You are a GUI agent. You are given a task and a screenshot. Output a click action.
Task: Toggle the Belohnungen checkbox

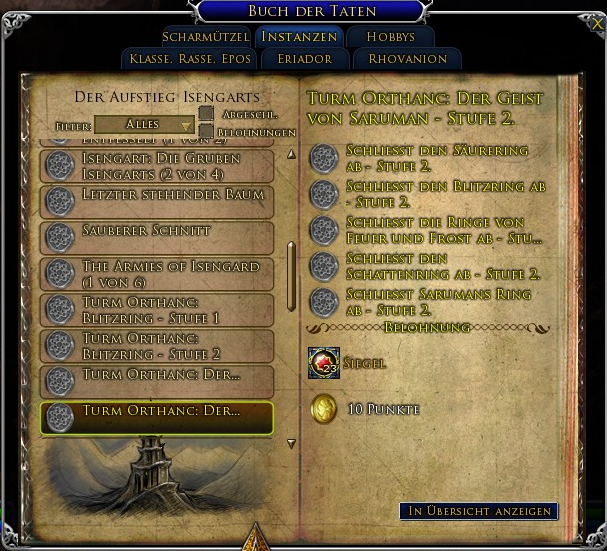point(206,131)
